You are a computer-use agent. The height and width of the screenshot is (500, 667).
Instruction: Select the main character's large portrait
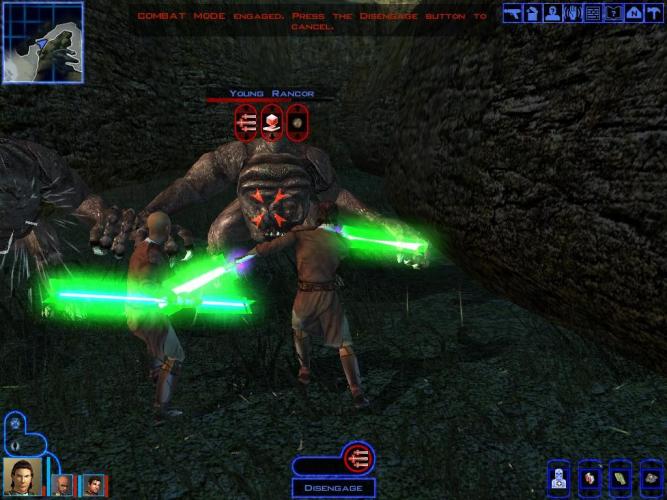pyautogui.click(x=21, y=476)
